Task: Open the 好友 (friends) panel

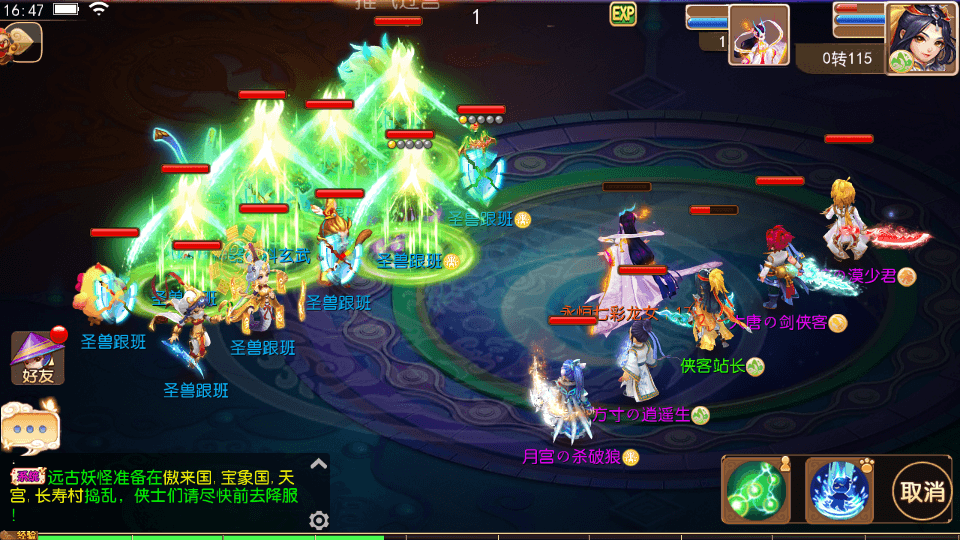Action: (38, 357)
